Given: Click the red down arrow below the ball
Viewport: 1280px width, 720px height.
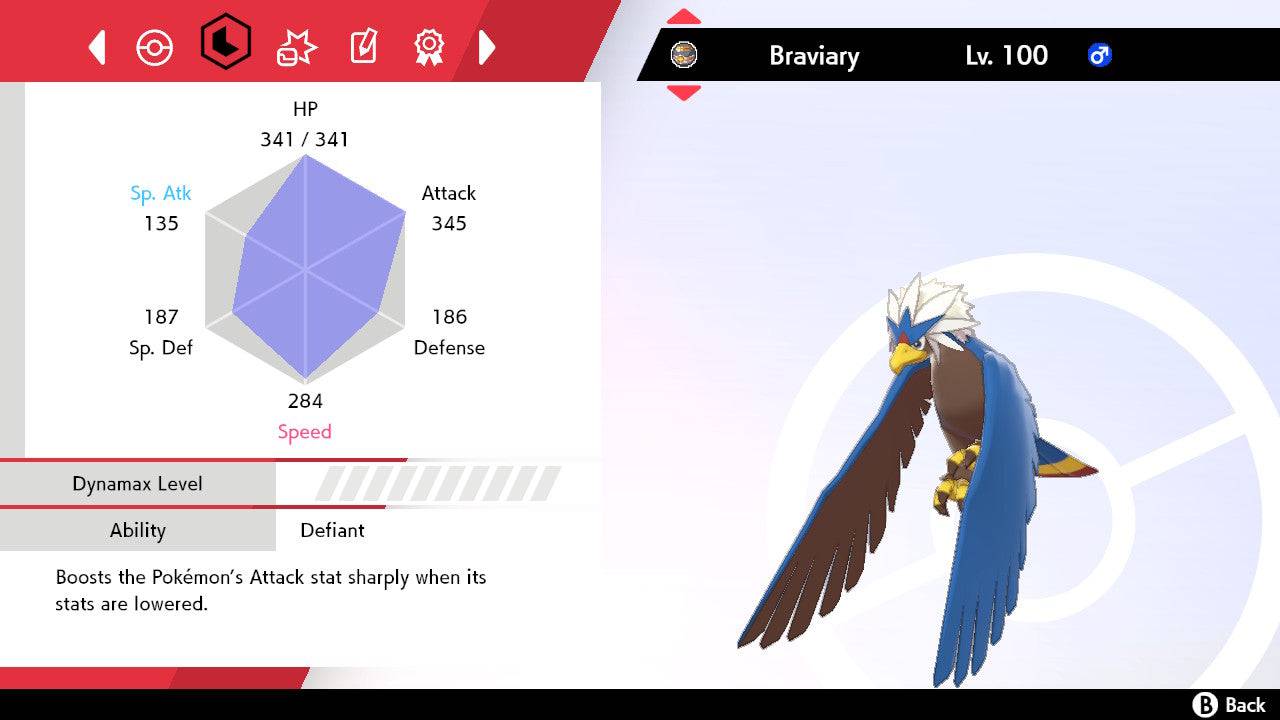Looking at the screenshot, I should (x=684, y=90).
